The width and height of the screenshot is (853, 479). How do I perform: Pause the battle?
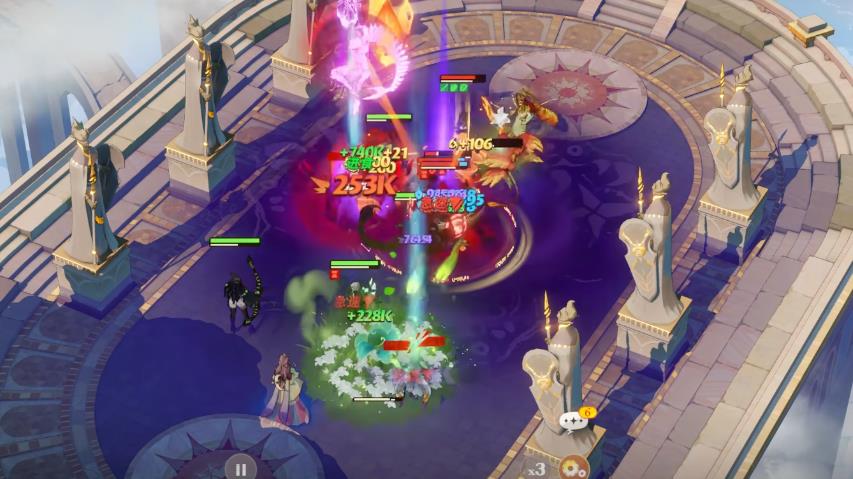click(240, 467)
